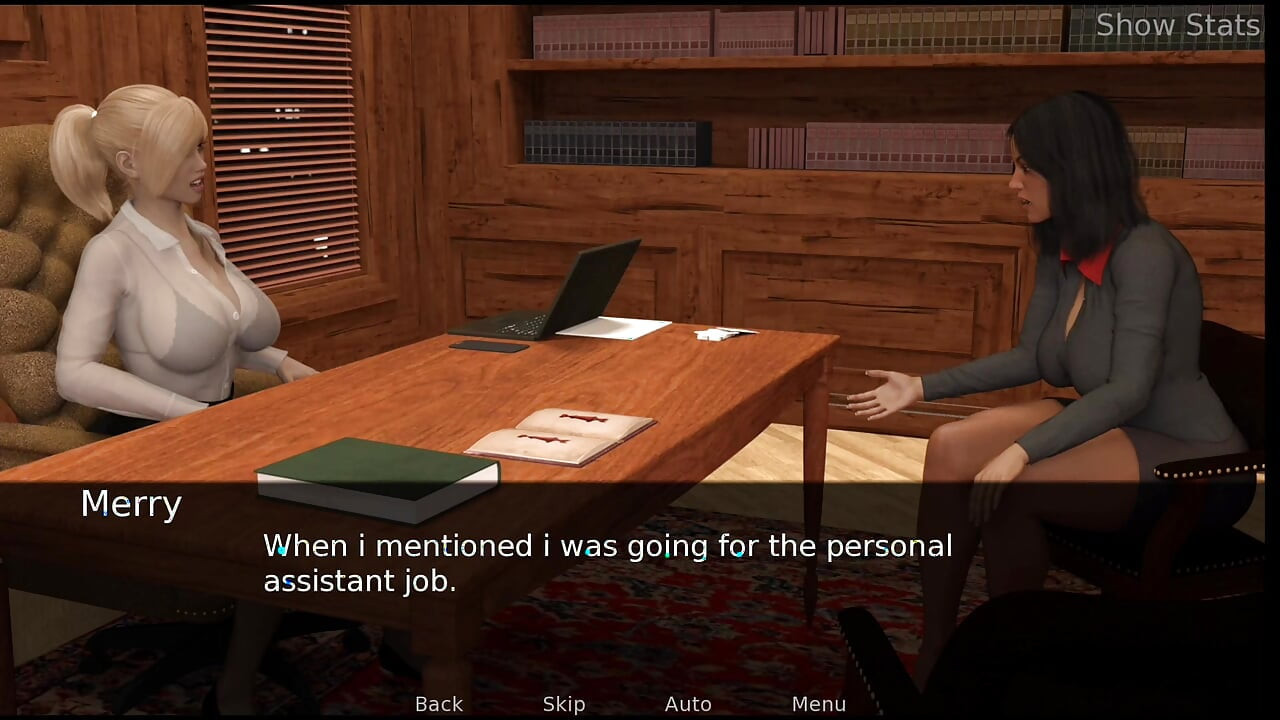The image size is (1280, 720).
Task: Go Back to previous dialogue line
Action: click(439, 704)
